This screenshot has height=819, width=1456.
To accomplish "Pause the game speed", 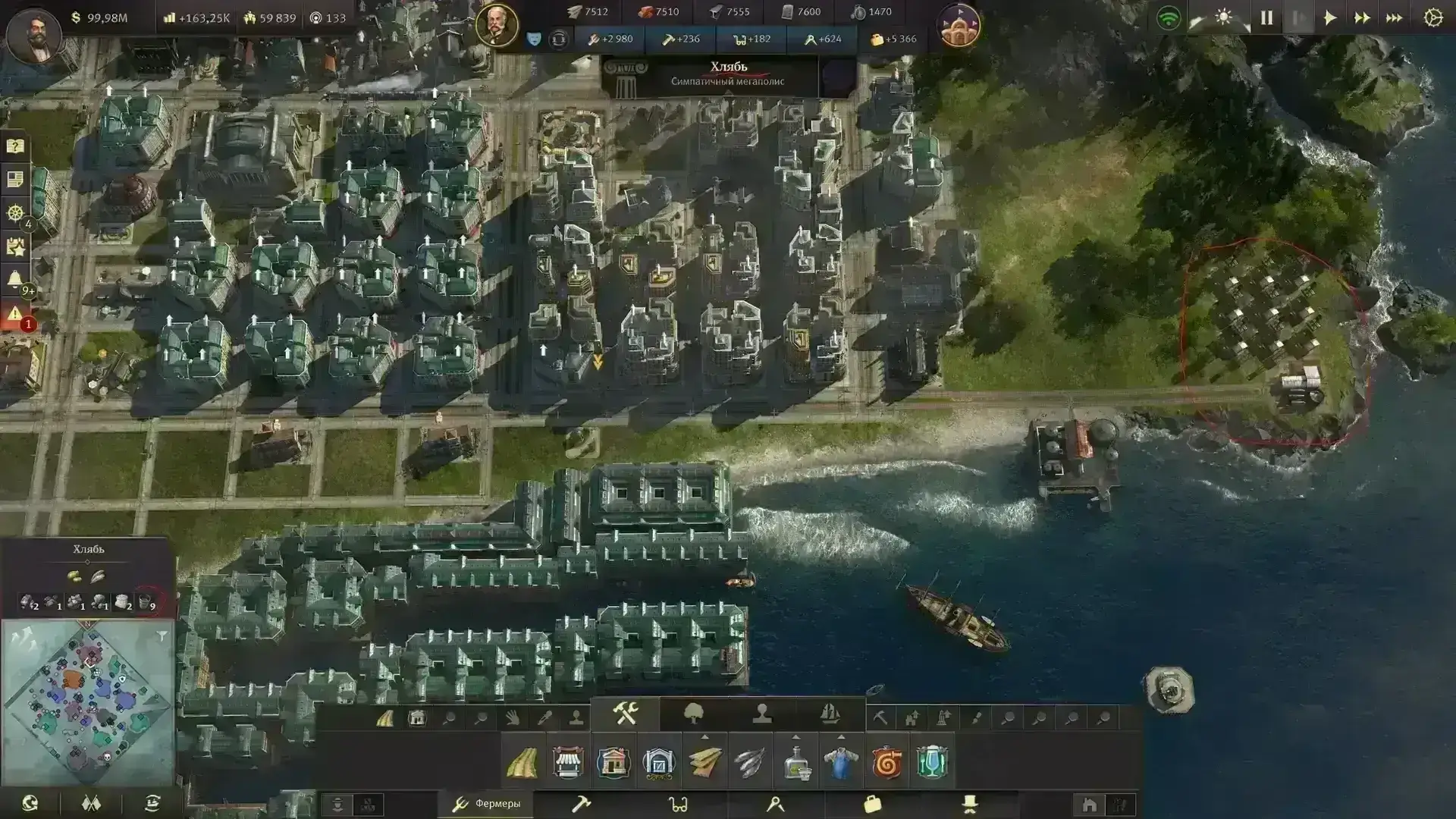I will (x=1266, y=17).
